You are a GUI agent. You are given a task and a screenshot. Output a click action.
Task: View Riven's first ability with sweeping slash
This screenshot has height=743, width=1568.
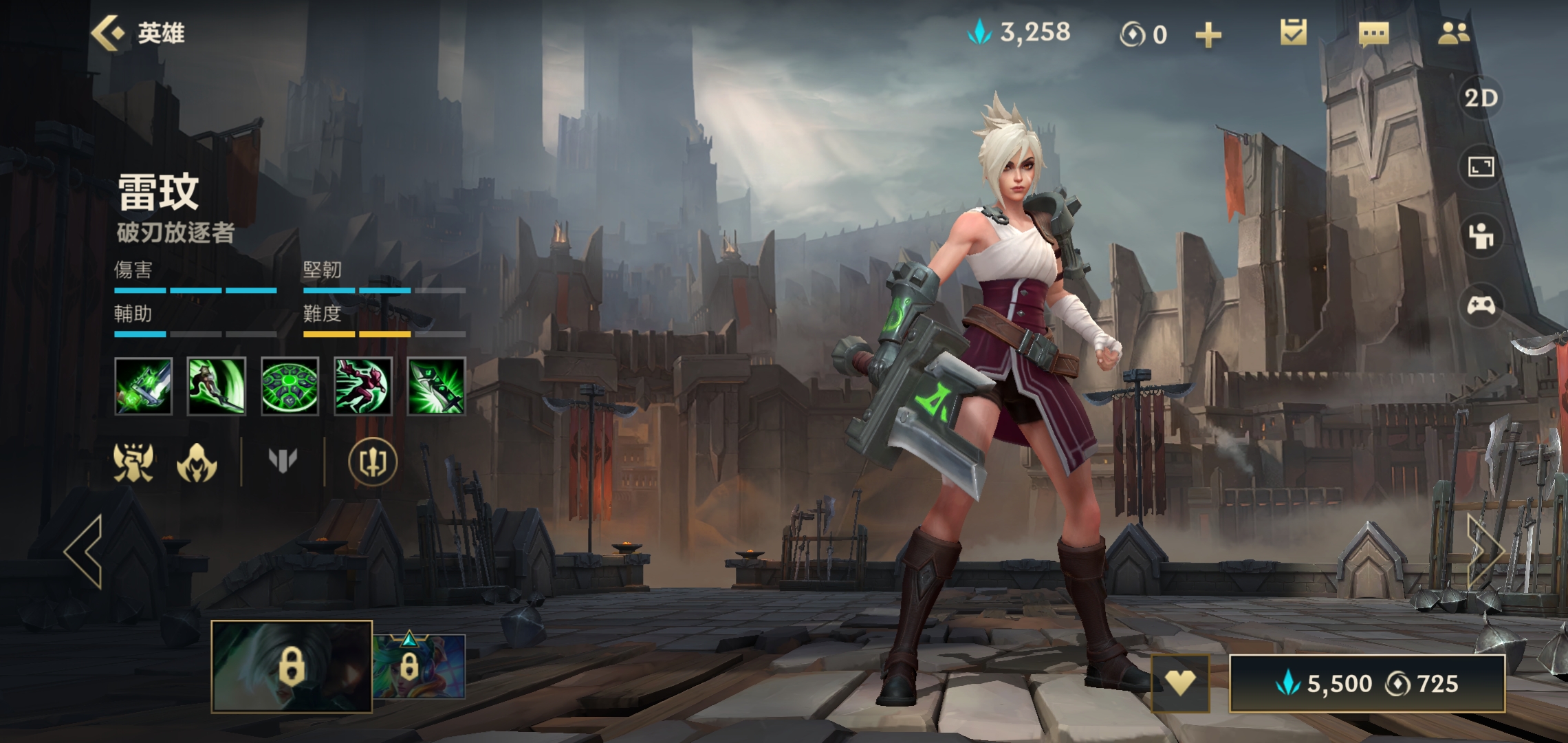217,386
